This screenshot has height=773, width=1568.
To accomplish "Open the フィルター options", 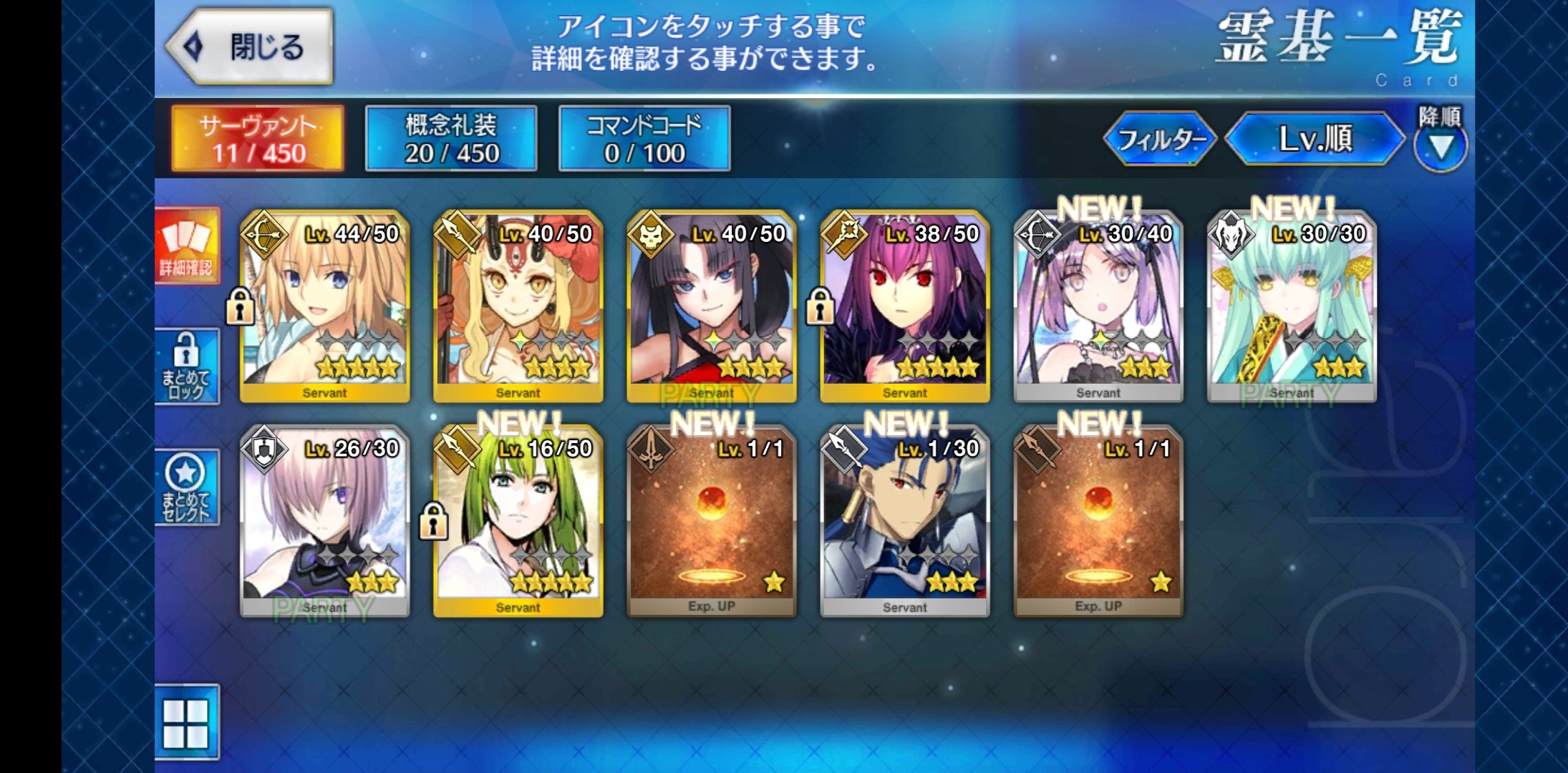I will click(1160, 139).
